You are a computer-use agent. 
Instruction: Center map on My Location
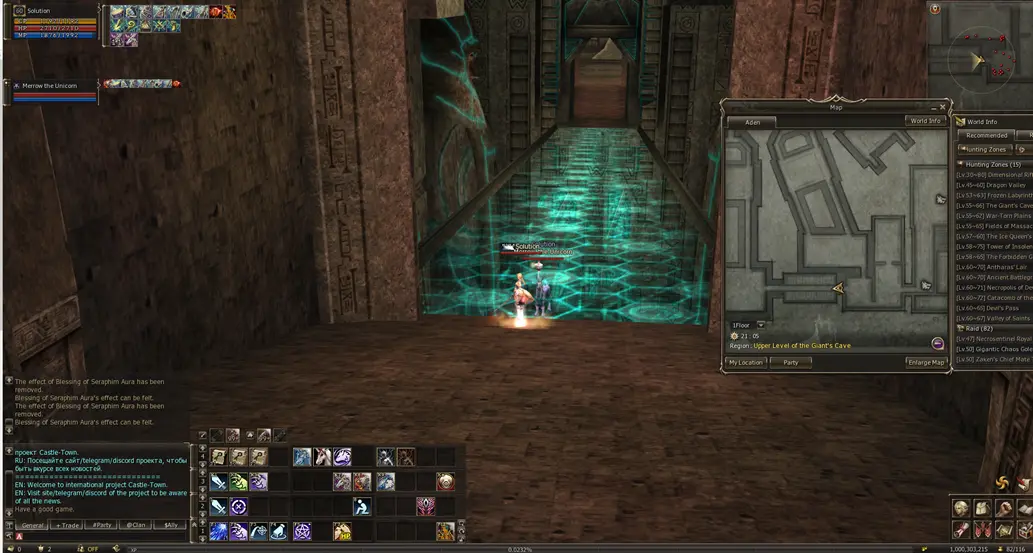[745, 362]
